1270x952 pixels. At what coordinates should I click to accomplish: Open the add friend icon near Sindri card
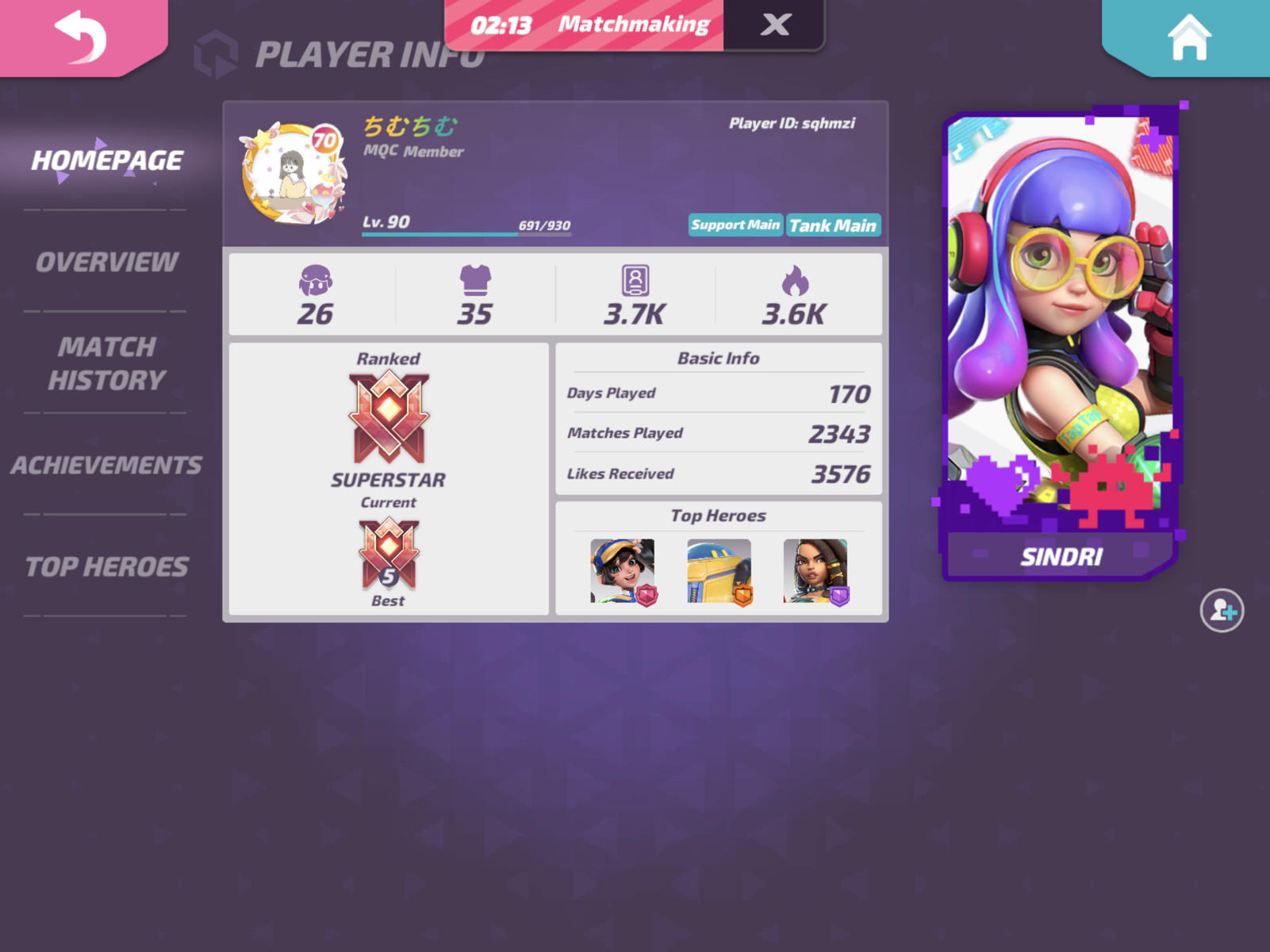point(1222,610)
